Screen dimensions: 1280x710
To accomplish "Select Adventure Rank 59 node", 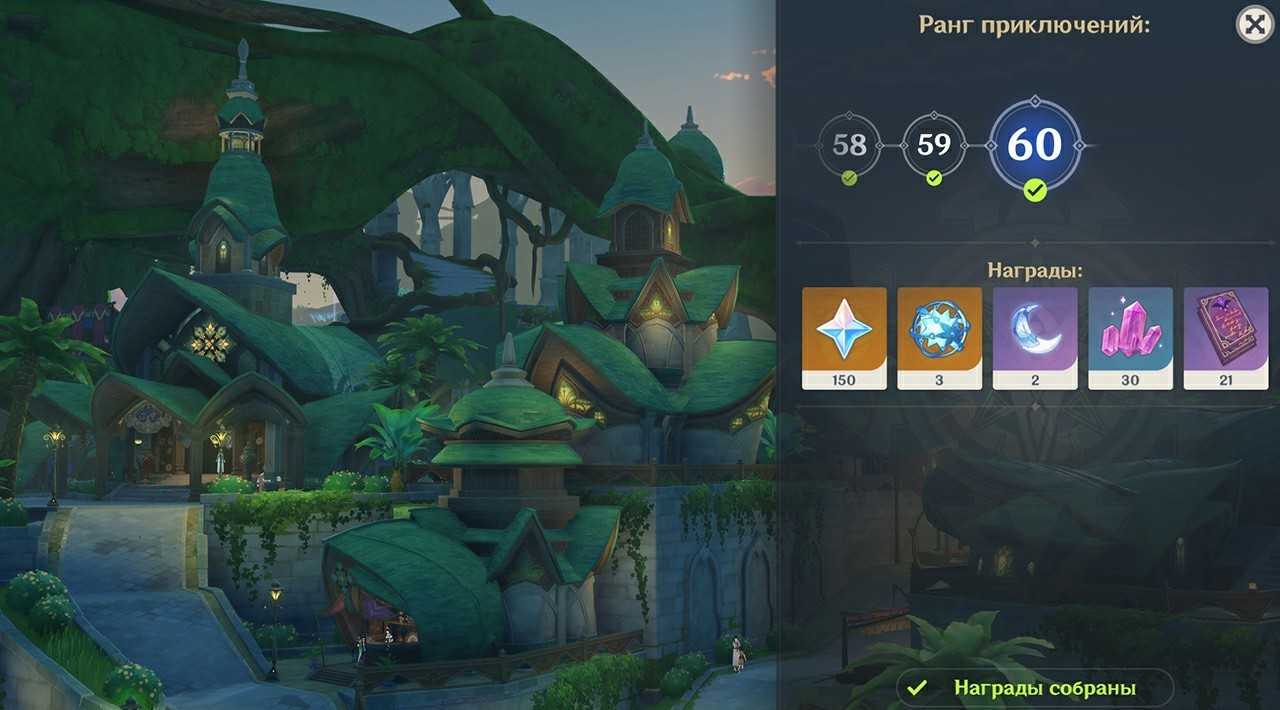I will [933, 145].
